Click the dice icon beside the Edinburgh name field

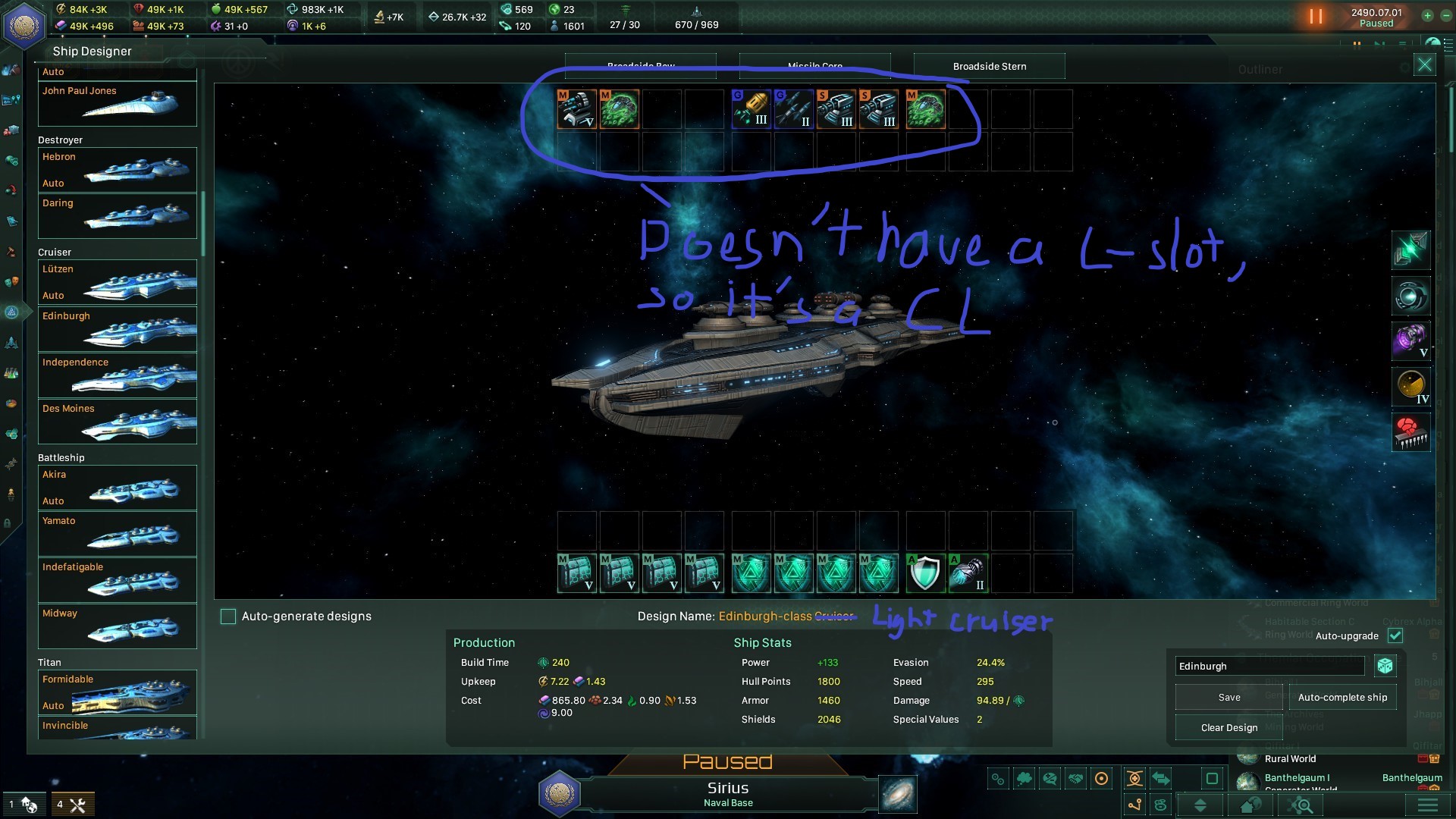tap(1386, 666)
